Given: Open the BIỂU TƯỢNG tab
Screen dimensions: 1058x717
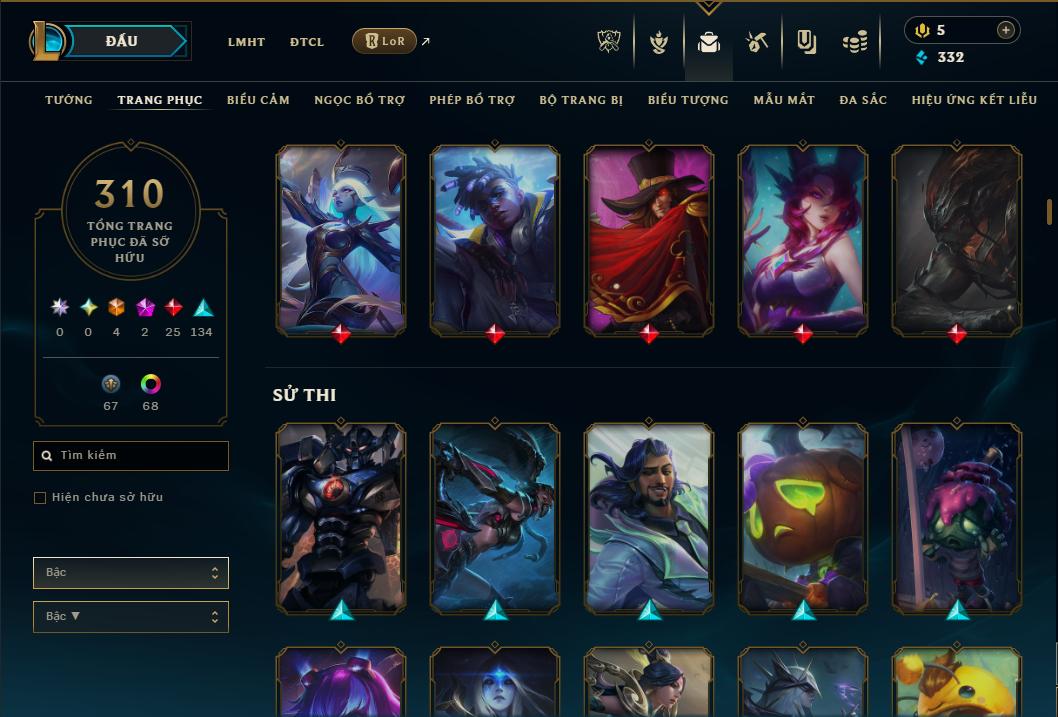Looking at the screenshot, I should [688, 100].
